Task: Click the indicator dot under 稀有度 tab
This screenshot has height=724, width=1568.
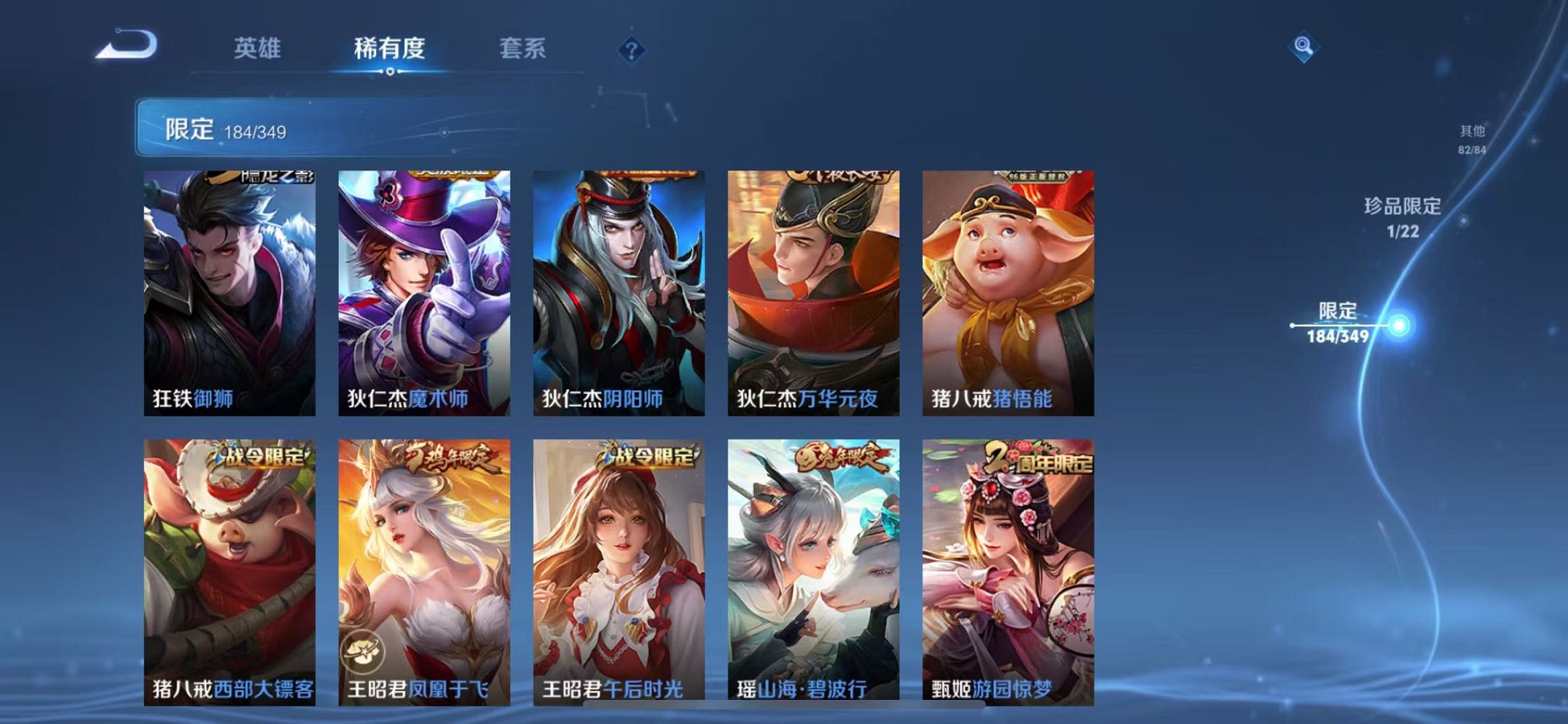Action: 391,72
